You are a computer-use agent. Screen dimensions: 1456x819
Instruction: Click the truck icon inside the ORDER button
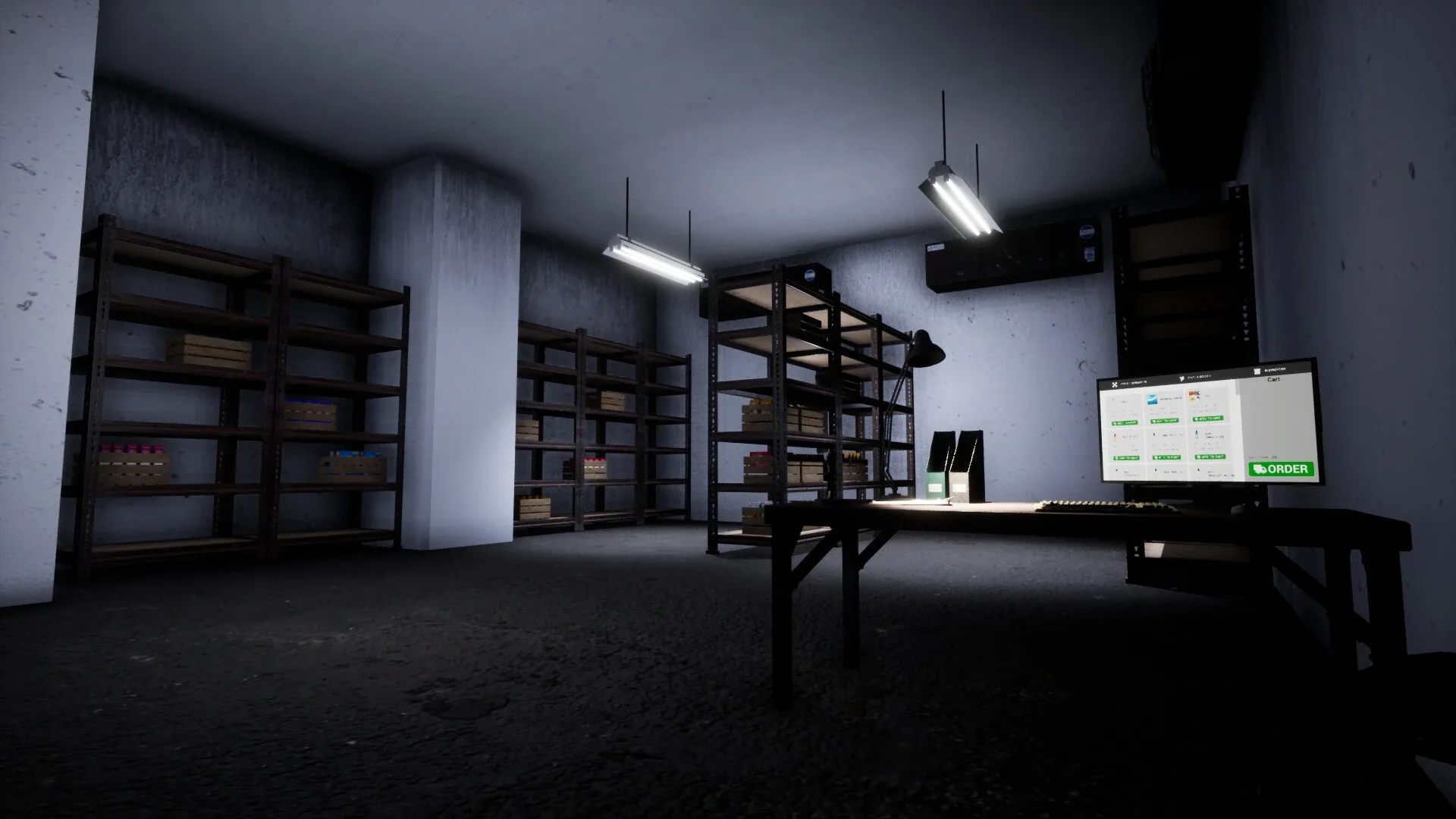pos(1260,469)
